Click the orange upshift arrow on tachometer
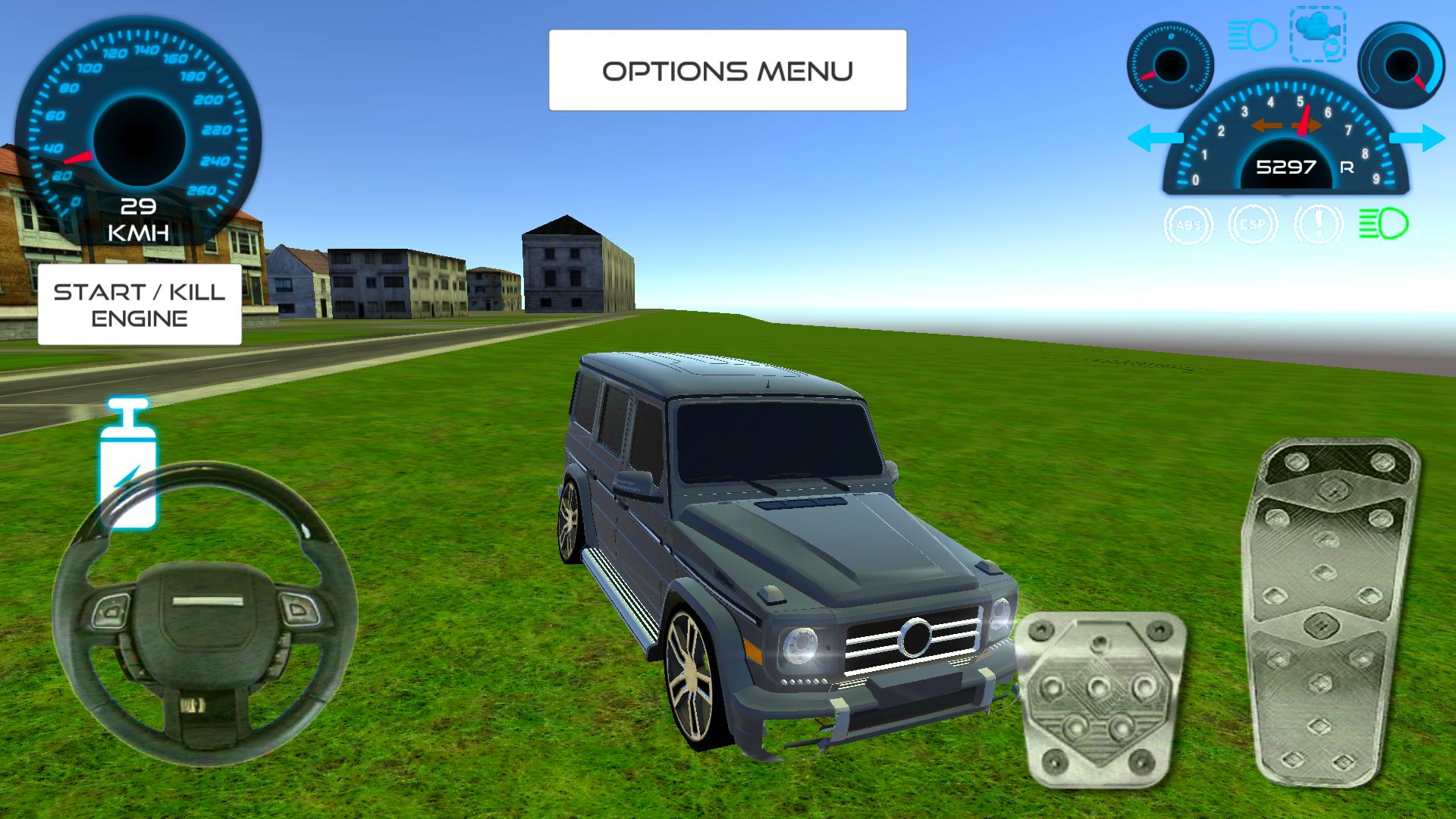This screenshot has width=1456, height=819. click(1308, 126)
